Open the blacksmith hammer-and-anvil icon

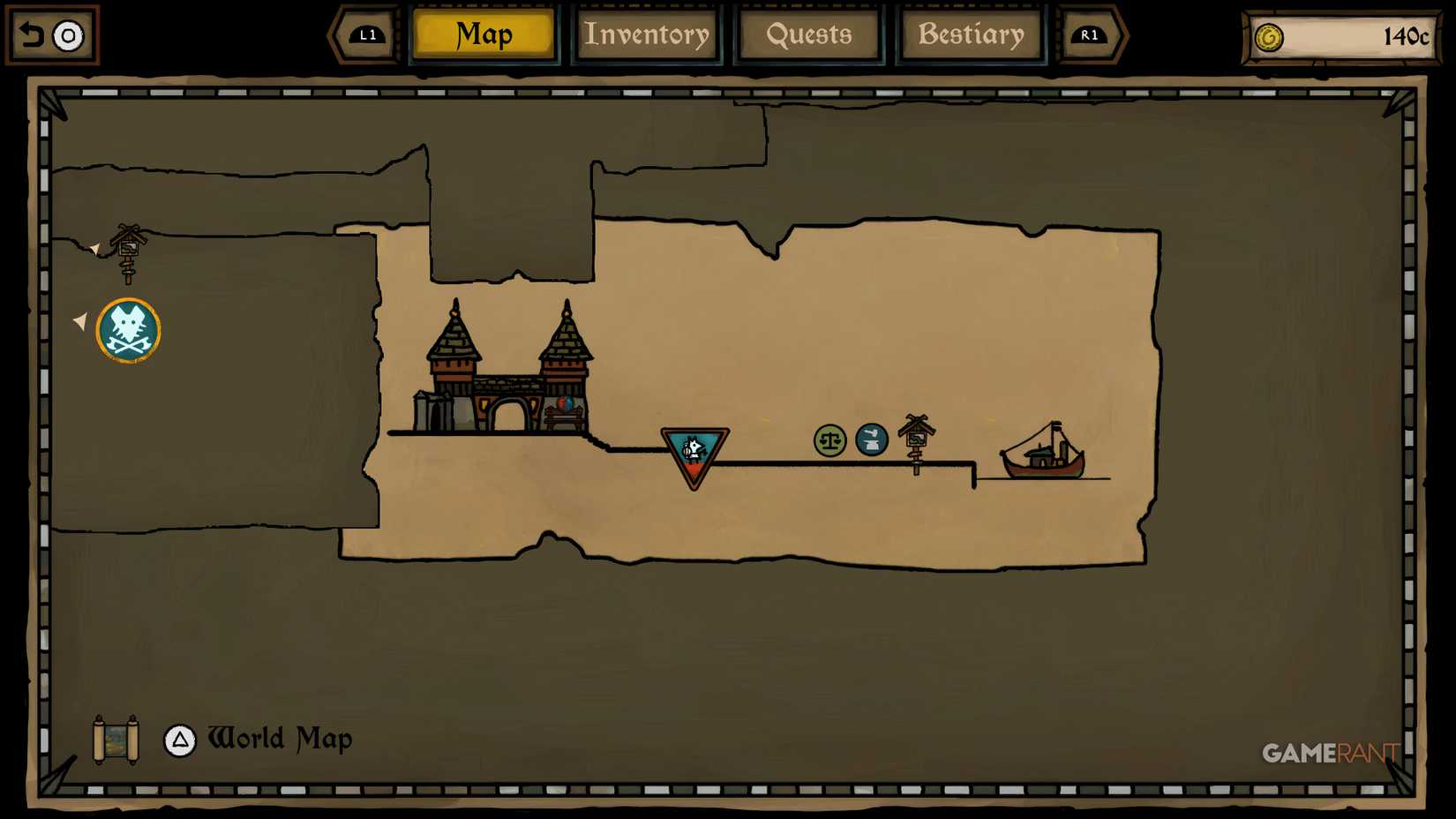point(870,440)
